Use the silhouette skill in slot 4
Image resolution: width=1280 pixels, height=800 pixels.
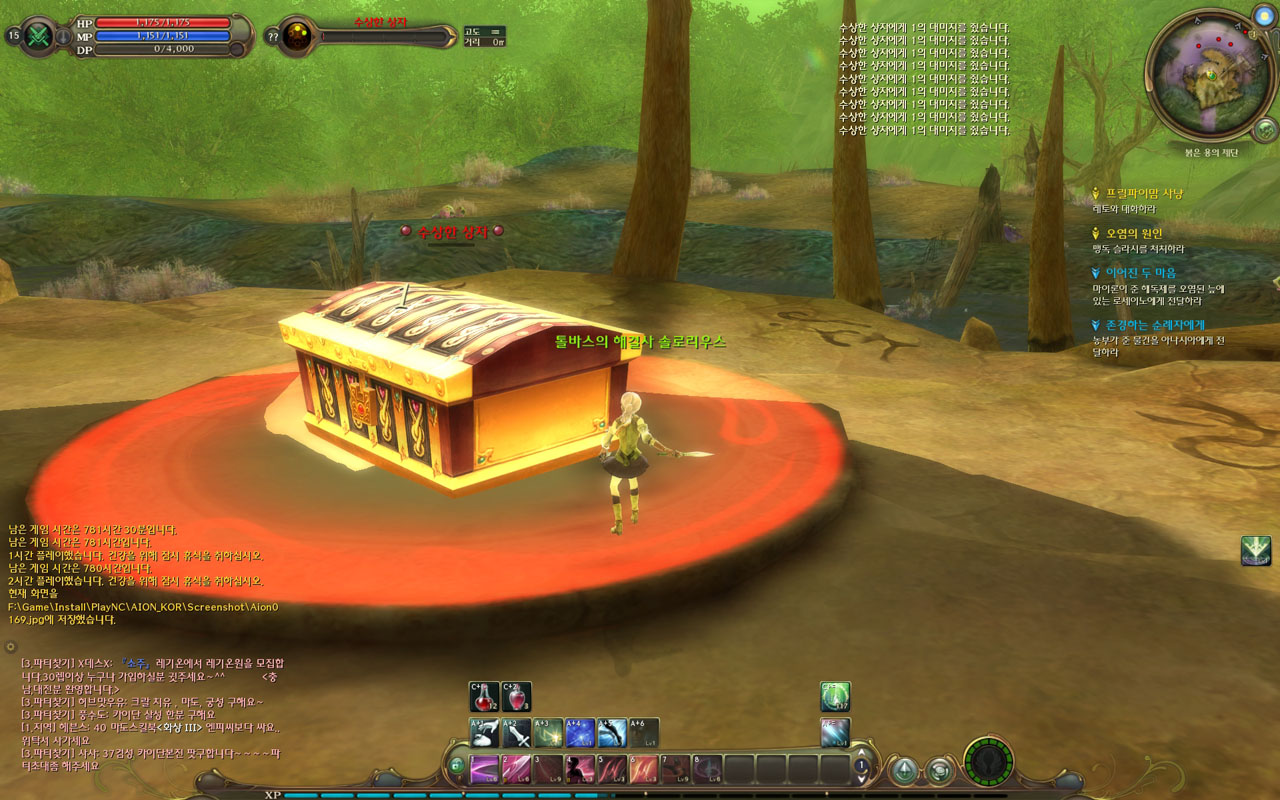[x=580, y=769]
